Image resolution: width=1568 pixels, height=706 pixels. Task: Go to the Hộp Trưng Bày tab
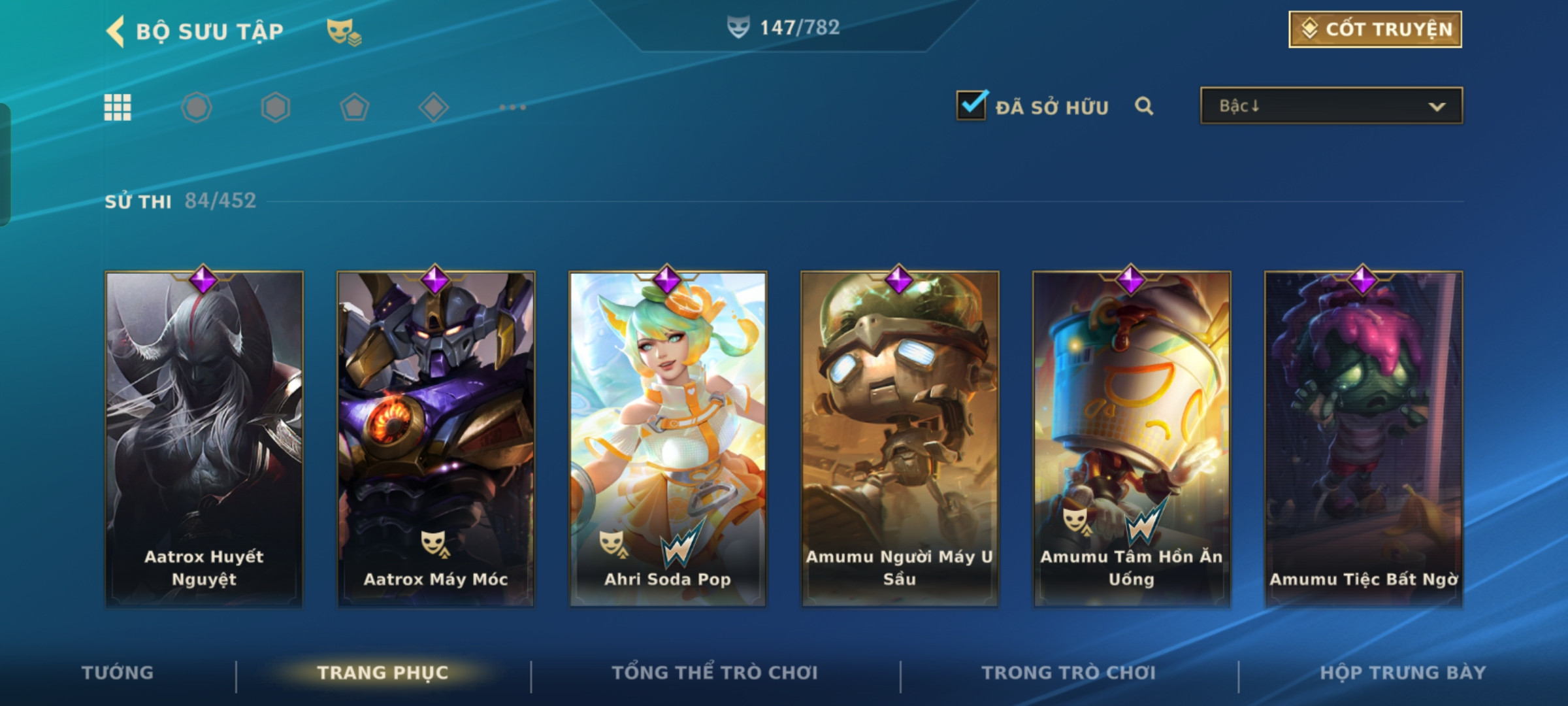(1403, 673)
